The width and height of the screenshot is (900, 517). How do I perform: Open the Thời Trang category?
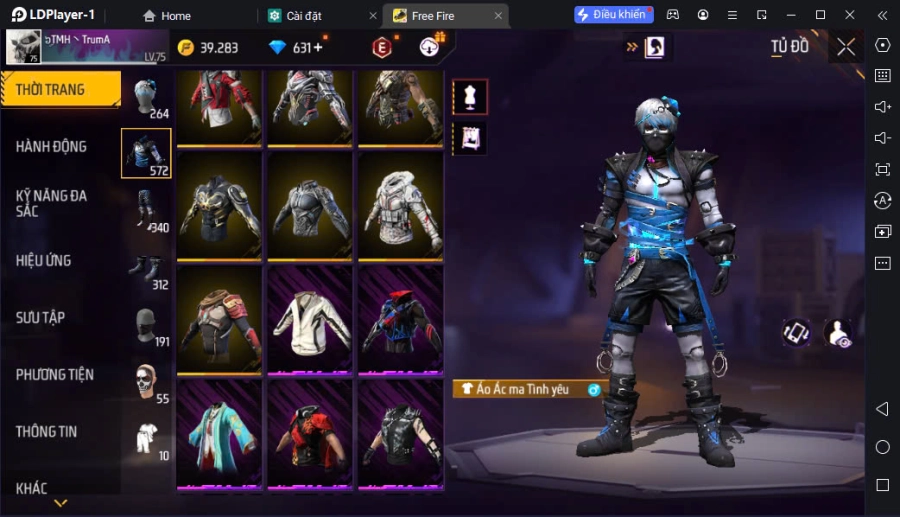[x=60, y=89]
